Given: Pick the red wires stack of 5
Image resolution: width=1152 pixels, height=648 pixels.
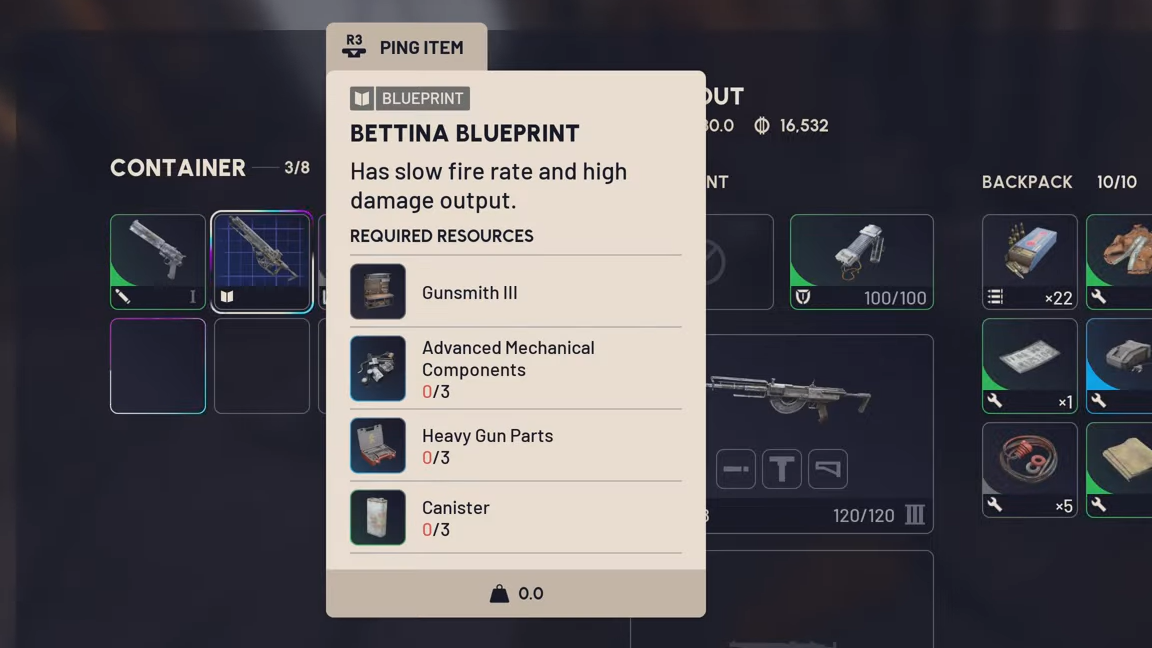Looking at the screenshot, I should tap(1029, 469).
